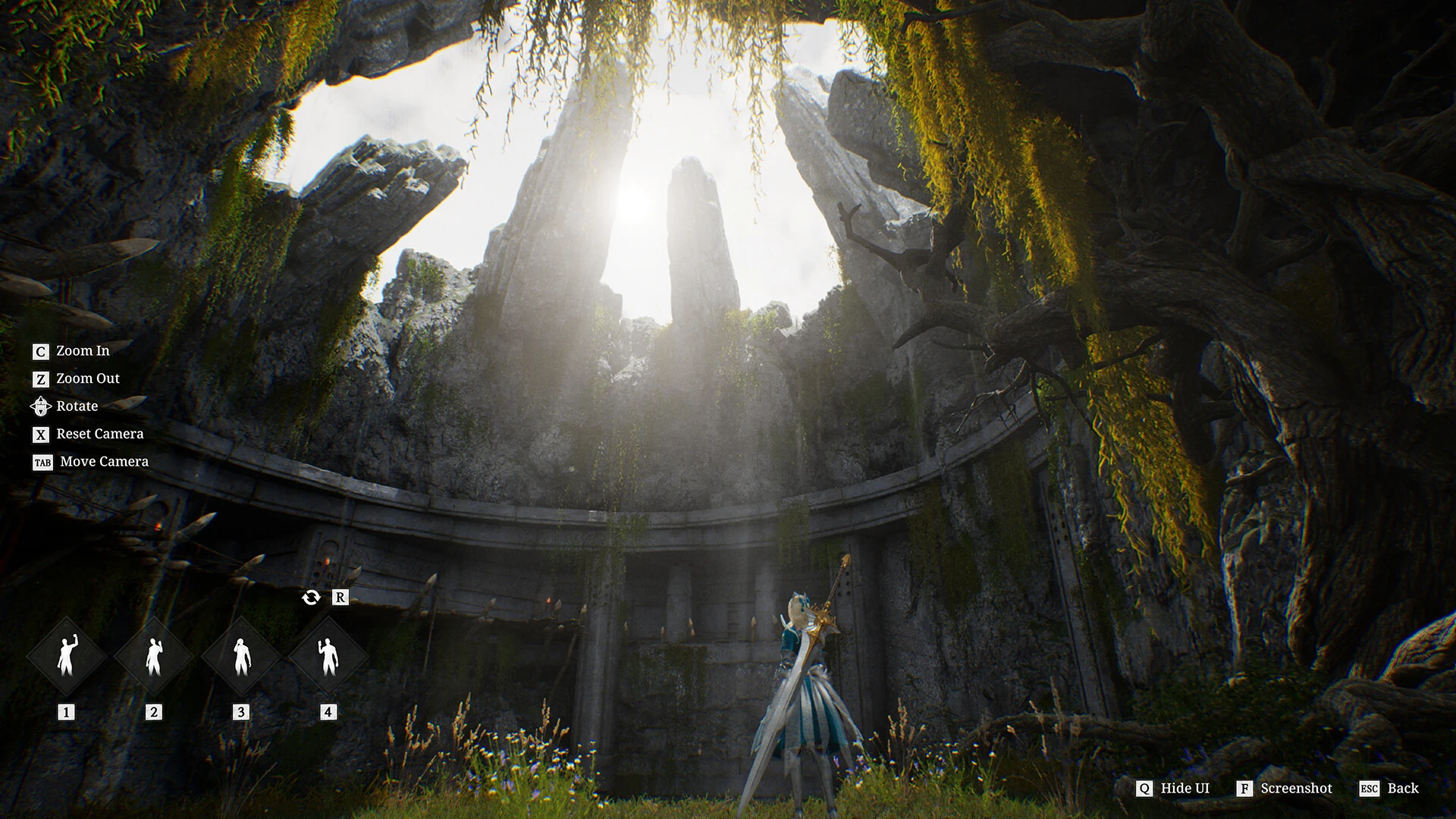Click the numbered 1 key label under first pose
1456x819 pixels.
[67, 711]
